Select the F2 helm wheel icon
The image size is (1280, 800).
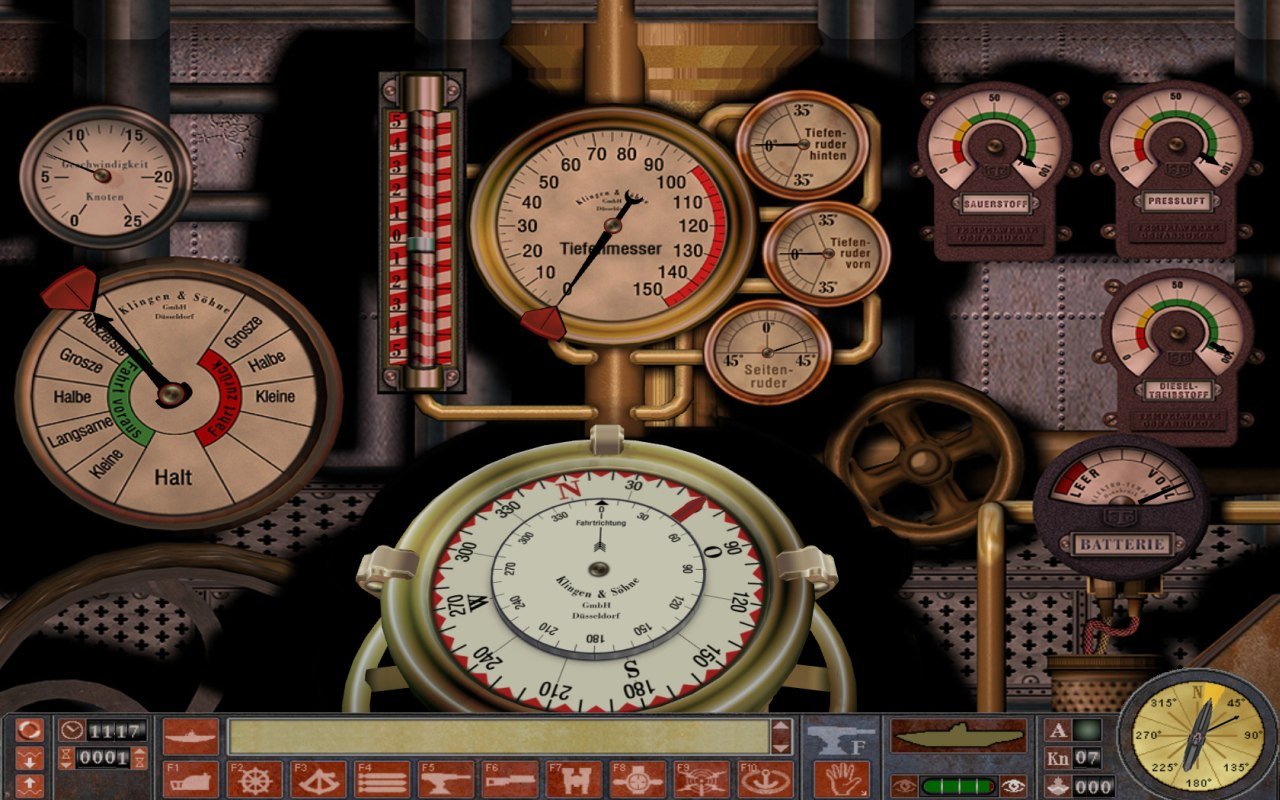click(x=256, y=778)
